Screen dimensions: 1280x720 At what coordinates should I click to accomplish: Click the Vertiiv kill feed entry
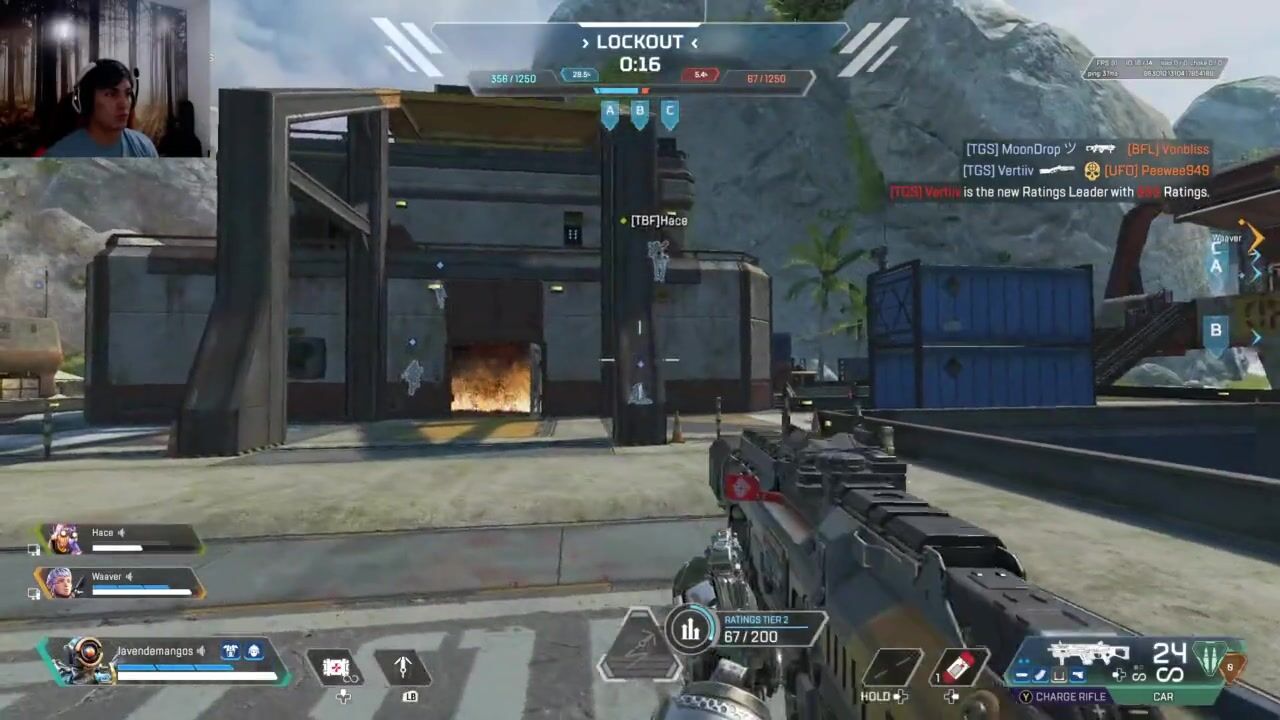coord(1086,171)
